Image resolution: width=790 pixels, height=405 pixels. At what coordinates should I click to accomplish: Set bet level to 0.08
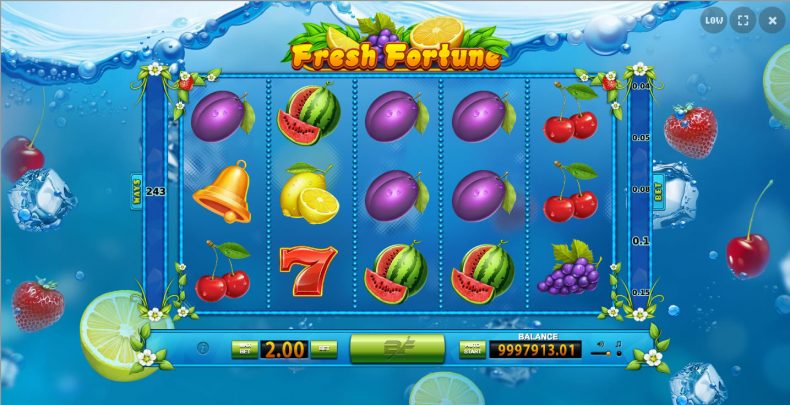click(641, 188)
